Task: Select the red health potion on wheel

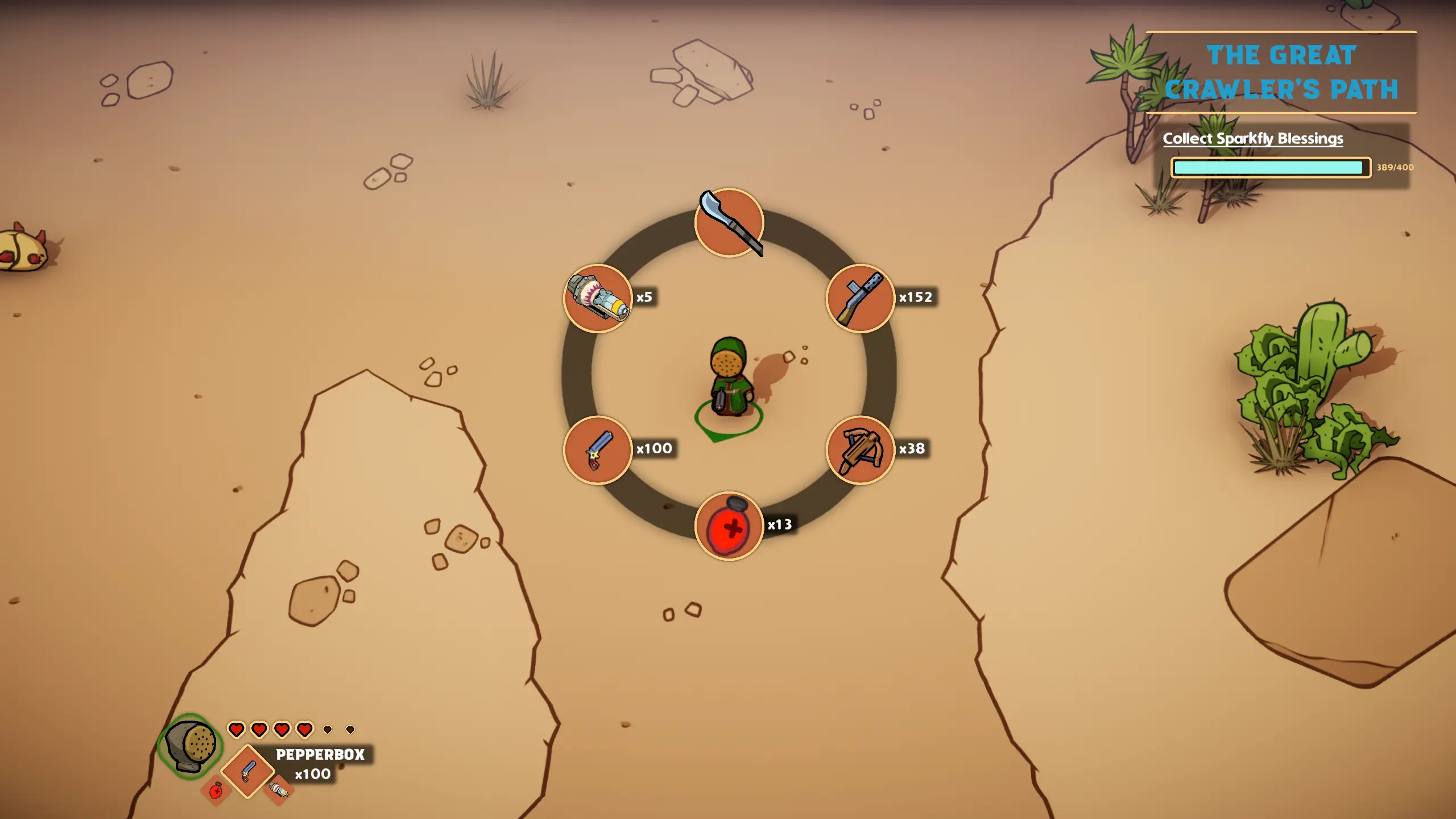Action: point(729,526)
